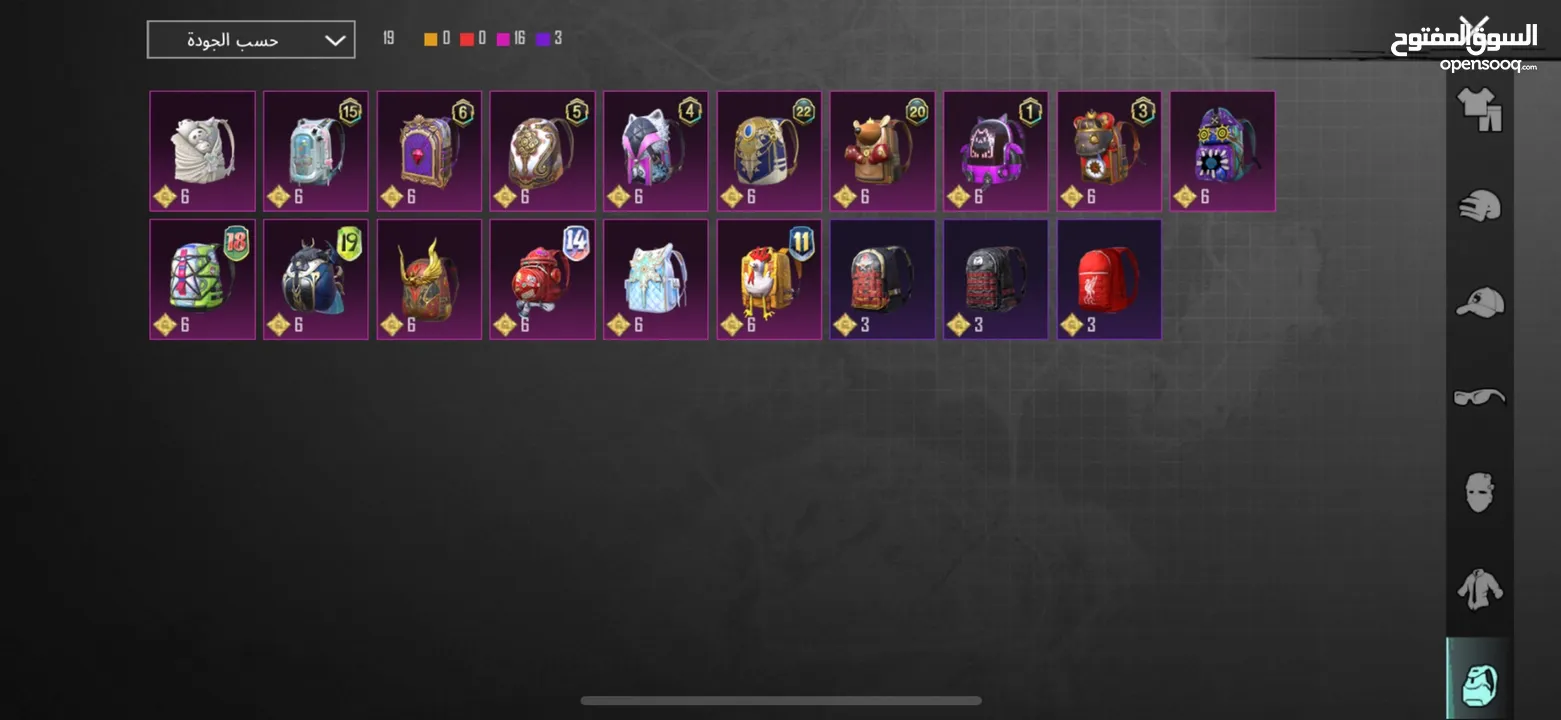Viewport: 1561px width, 720px height.
Task: Switch to the outfit sets tab
Action: (x=1479, y=109)
